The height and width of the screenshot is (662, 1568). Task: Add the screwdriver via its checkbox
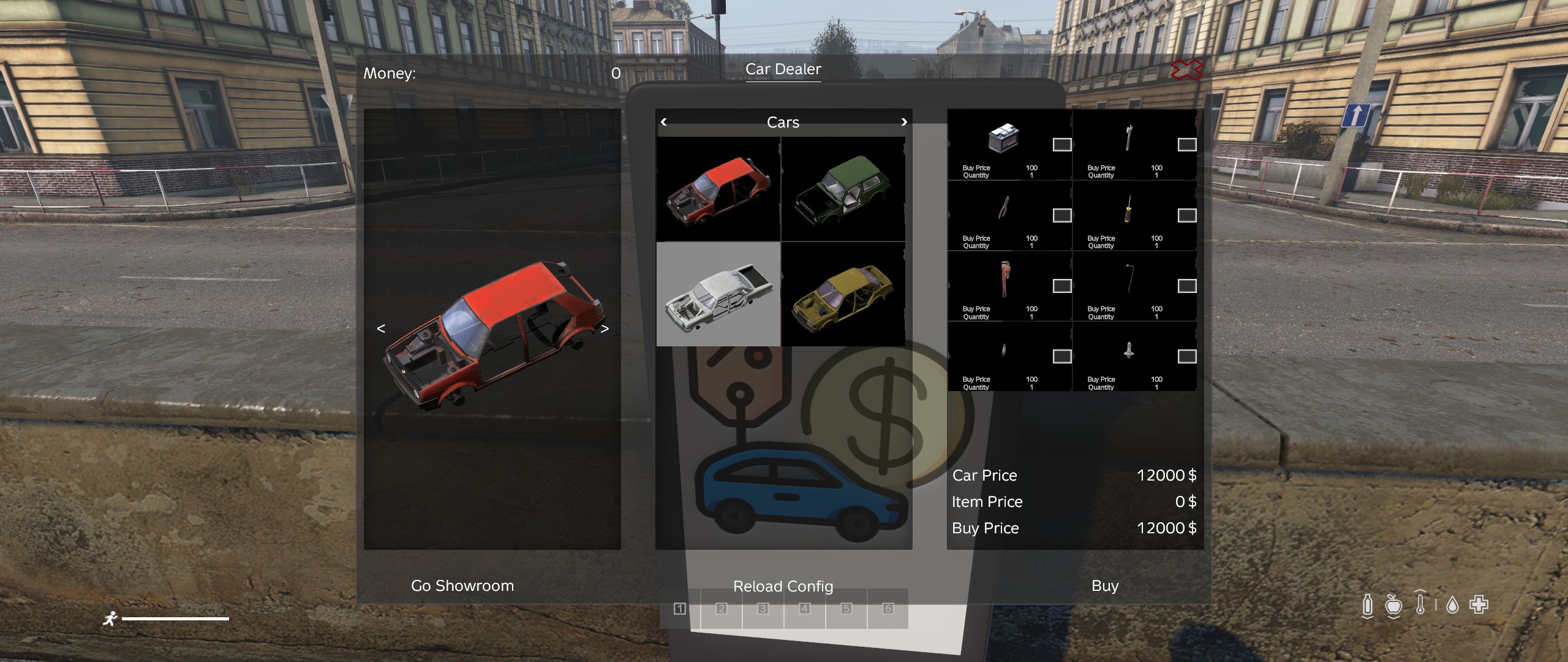(x=1187, y=215)
